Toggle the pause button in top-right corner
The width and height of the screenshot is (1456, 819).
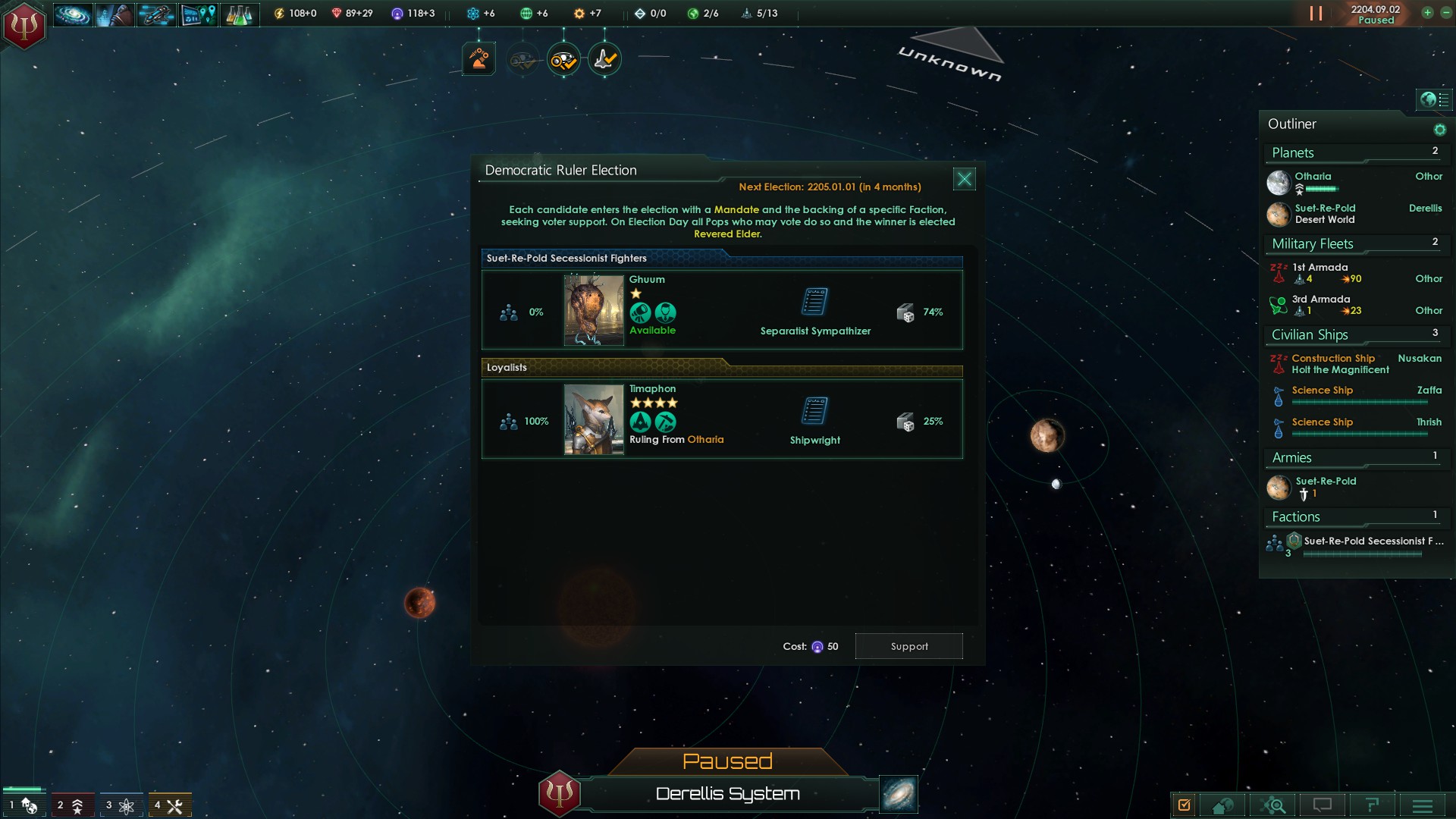tap(1317, 12)
